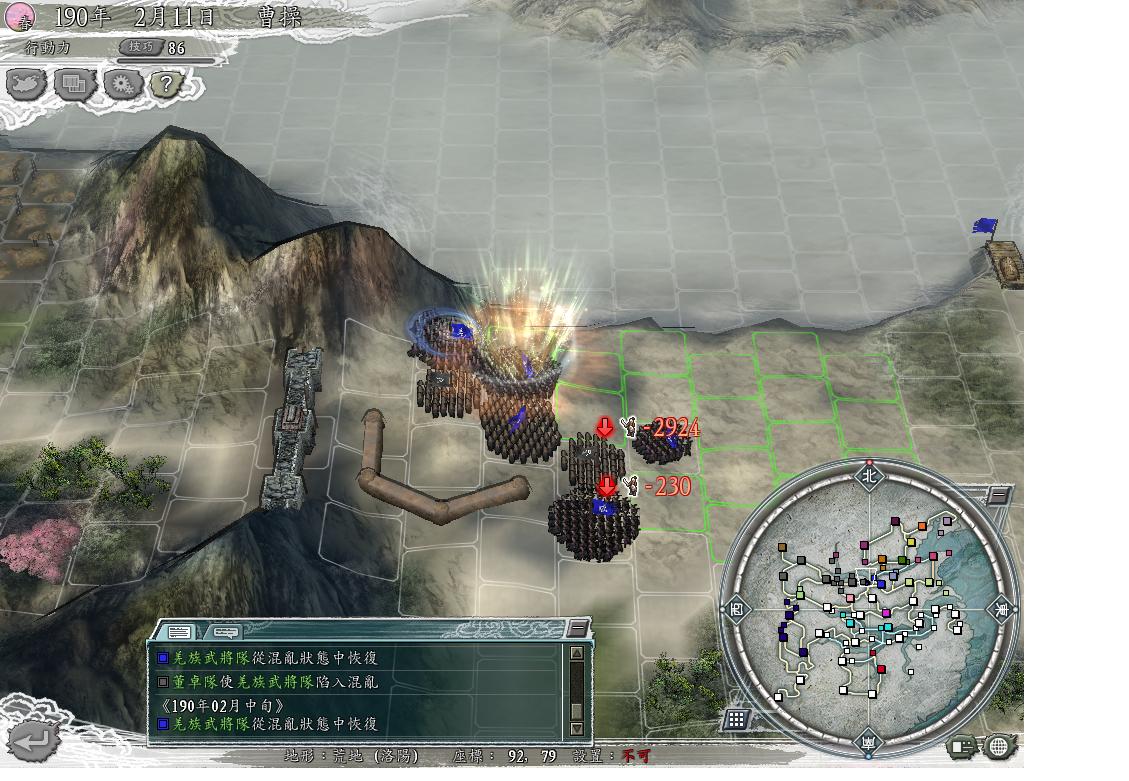
Task: Click the 北 north compass marker
Action: (868, 476)
